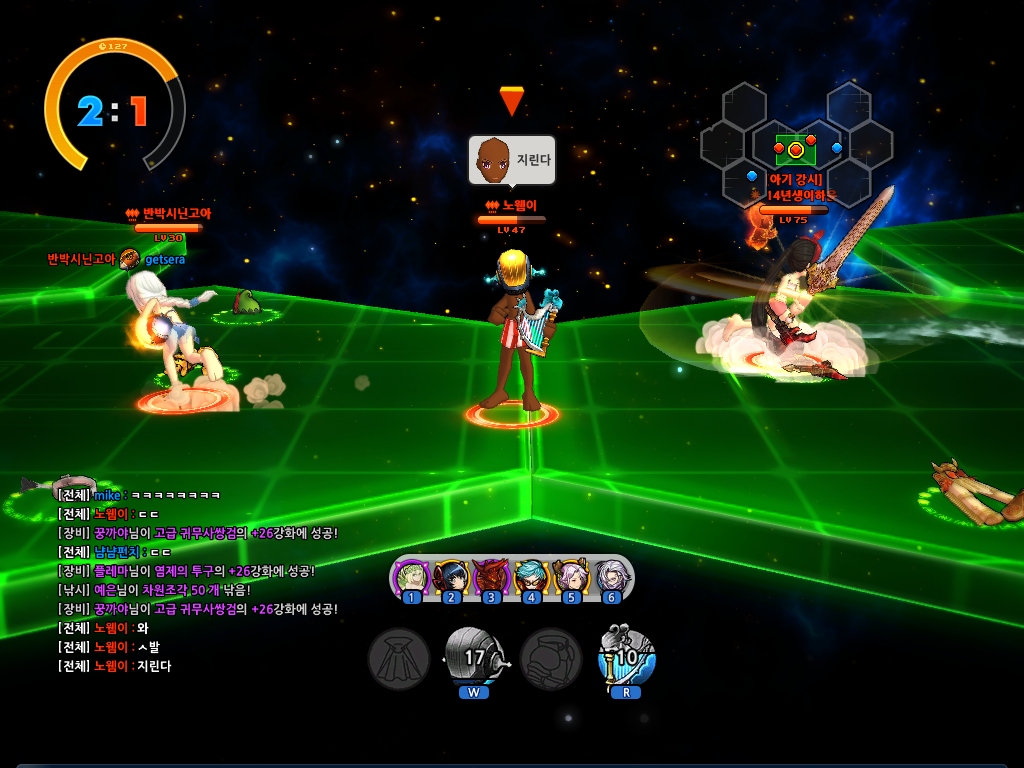Open the chat log message area

(x=200, y=580)
